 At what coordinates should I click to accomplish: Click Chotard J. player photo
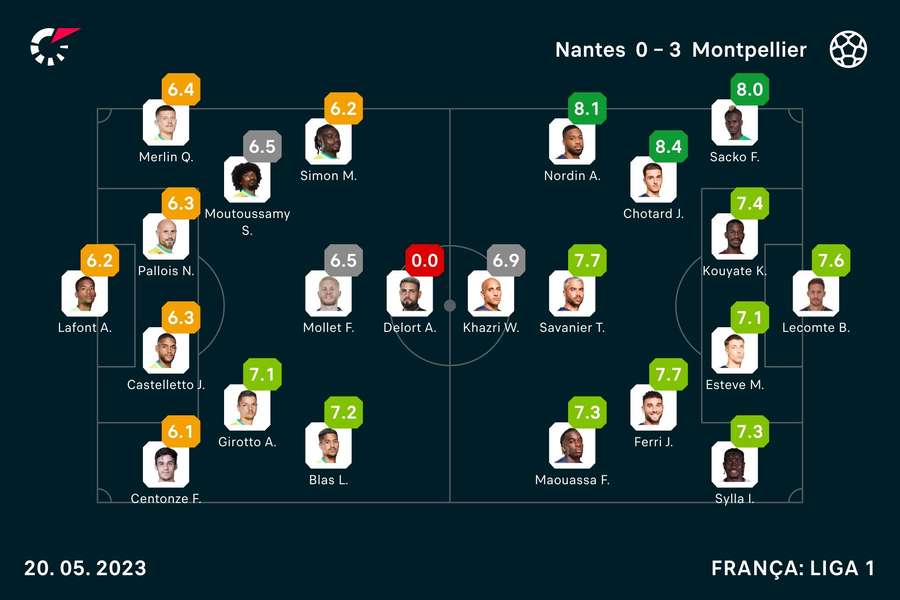[652, 180]
